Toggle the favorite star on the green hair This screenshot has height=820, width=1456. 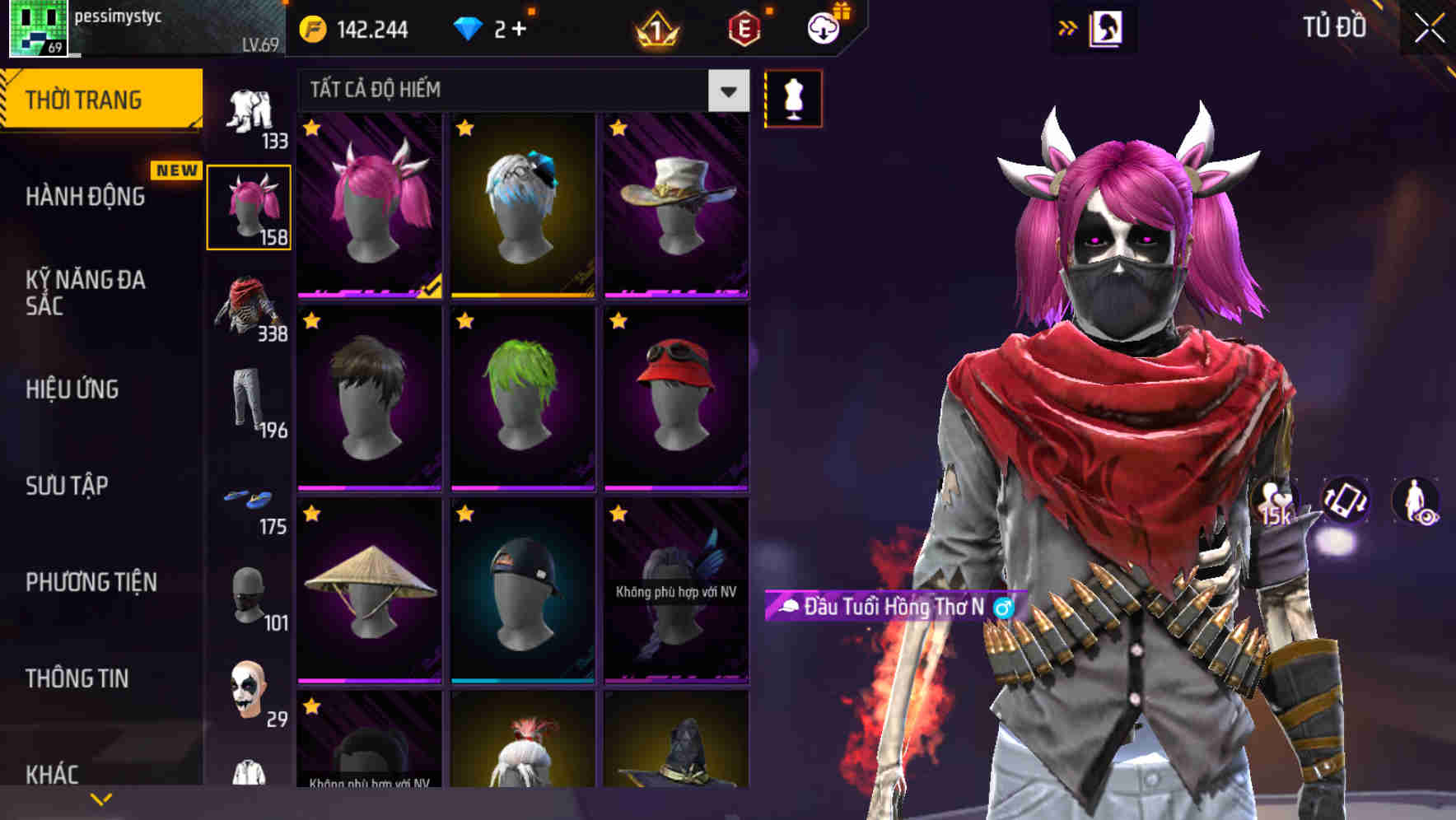point(463,322)
